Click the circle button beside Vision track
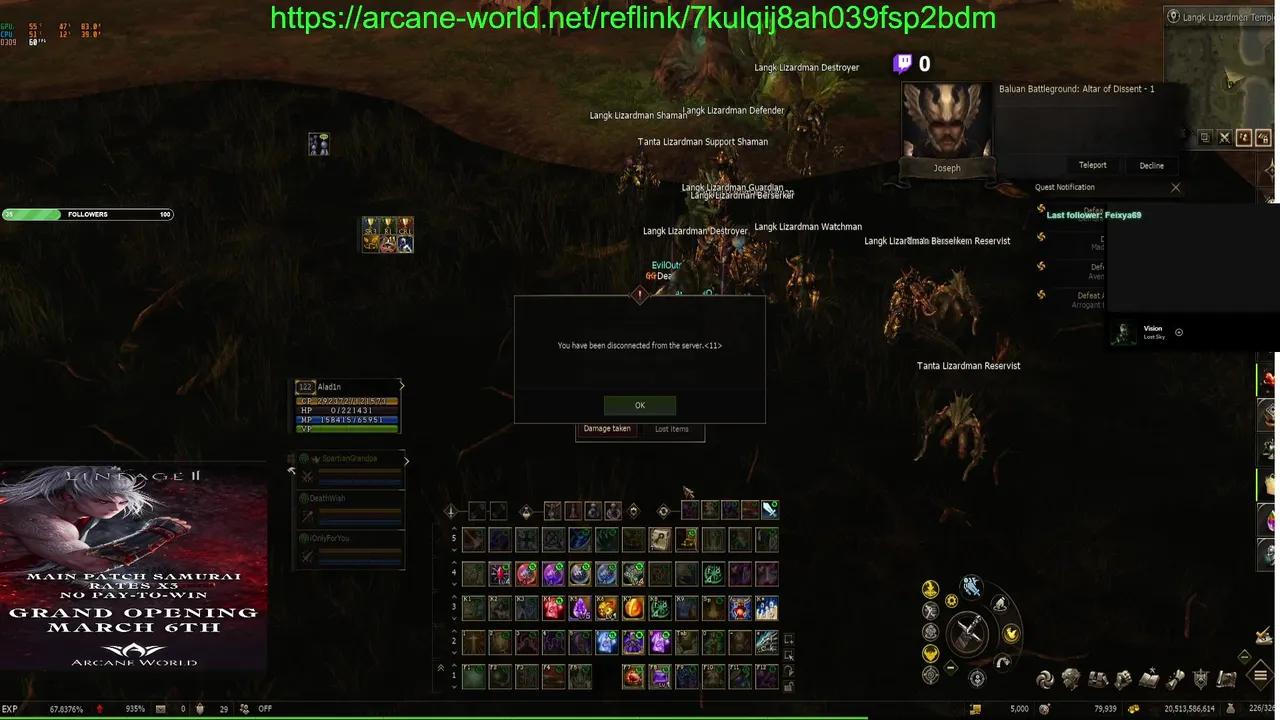Viewport: 1280px width, 720px height. 1179,332
